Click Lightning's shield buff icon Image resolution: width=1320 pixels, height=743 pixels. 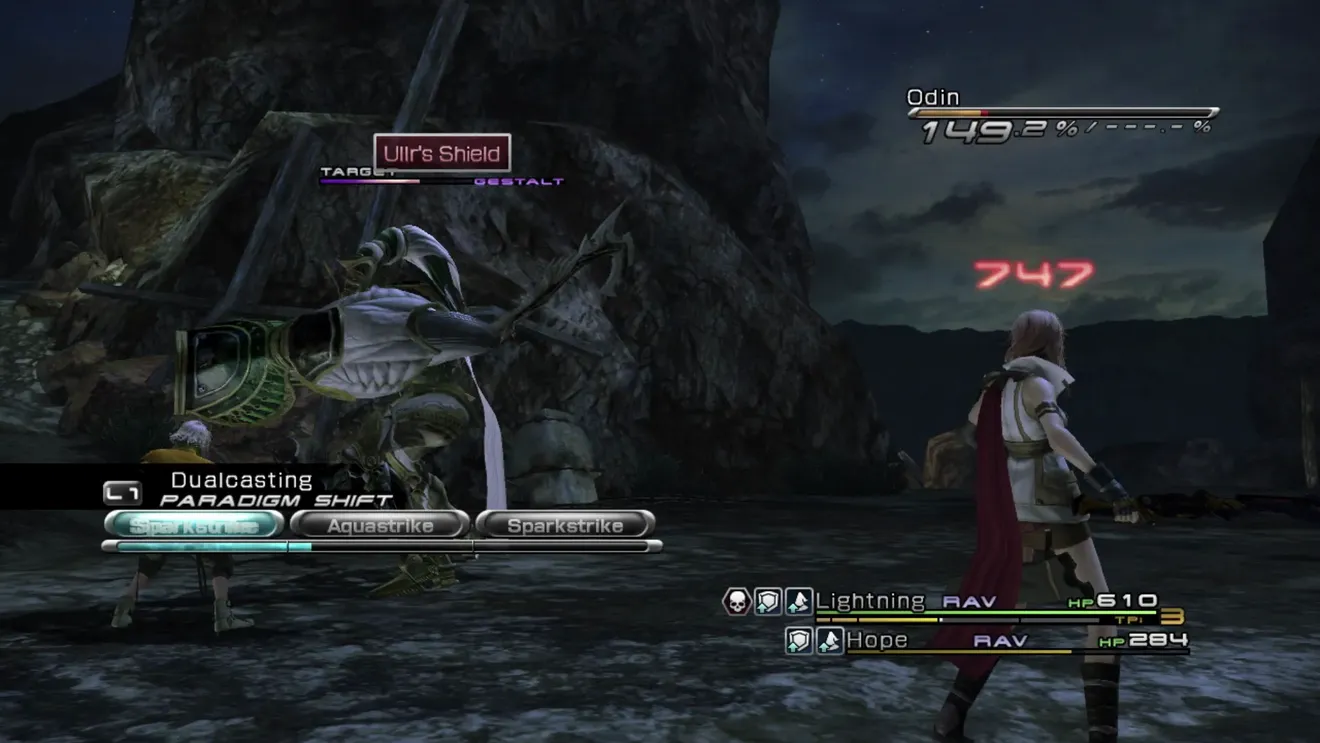click(x=767, y=601)
